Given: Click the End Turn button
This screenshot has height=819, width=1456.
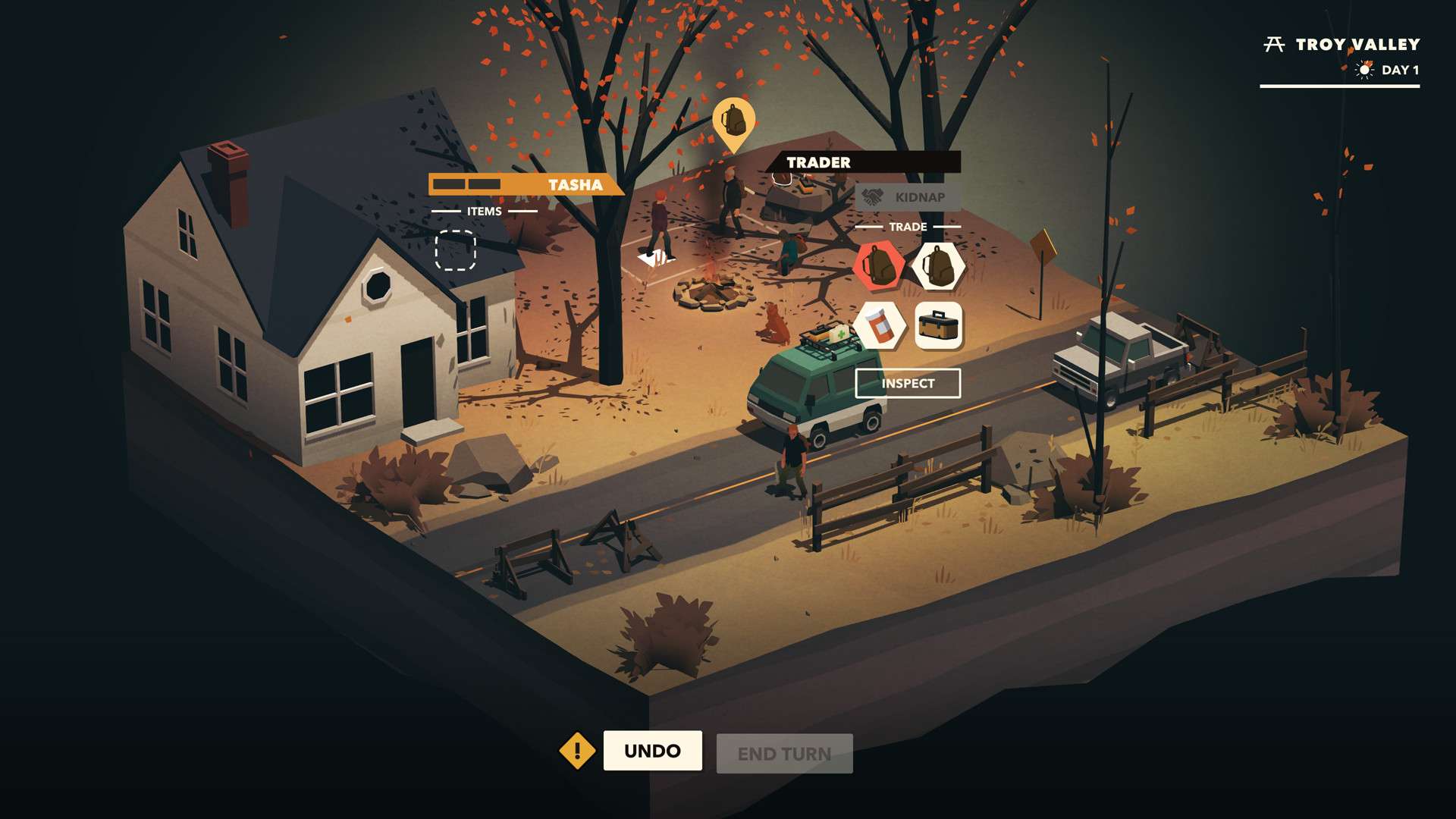Looking at the screenshot, I should 784,754.
